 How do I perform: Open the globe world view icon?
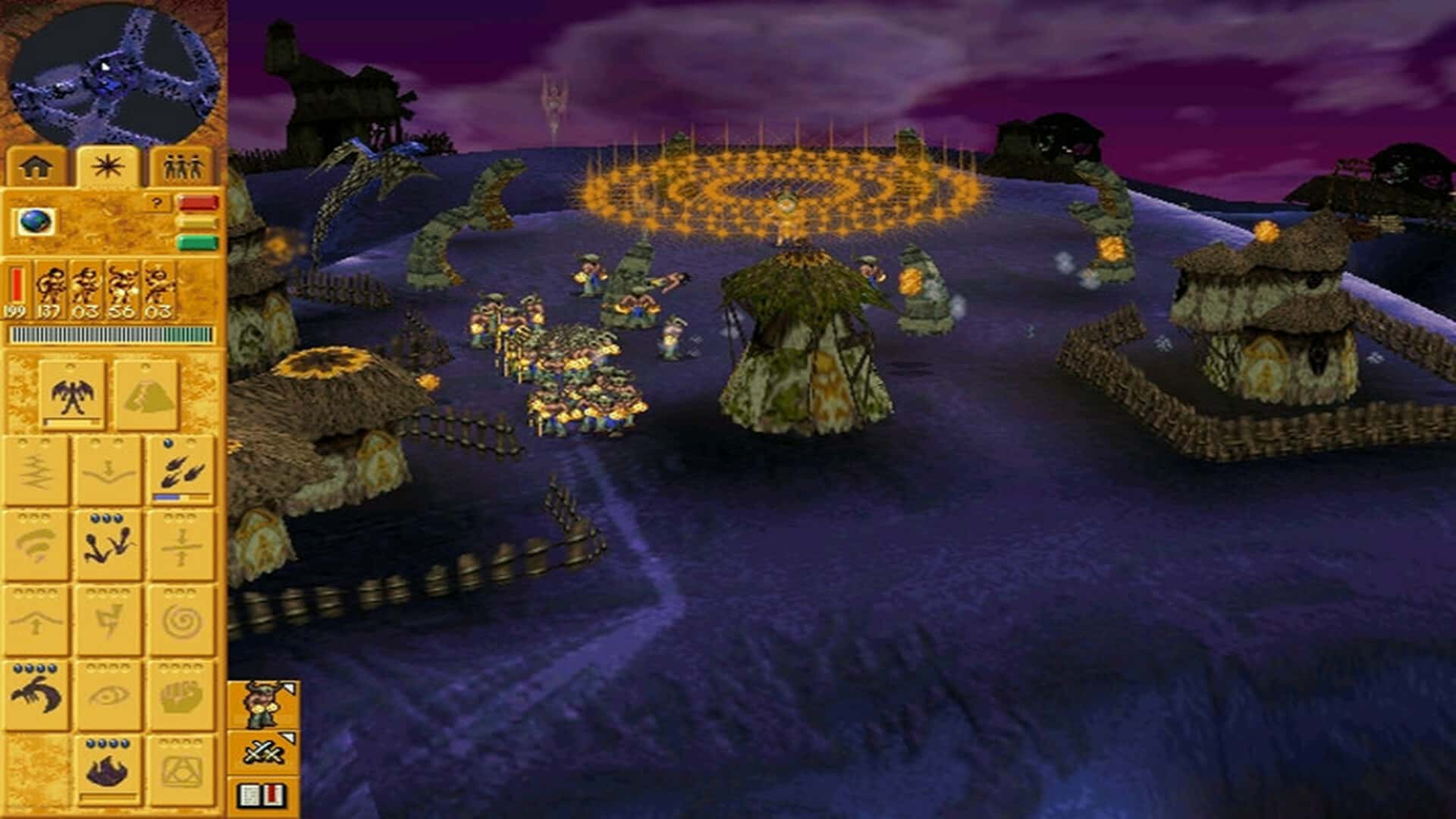tap(36, 221)
